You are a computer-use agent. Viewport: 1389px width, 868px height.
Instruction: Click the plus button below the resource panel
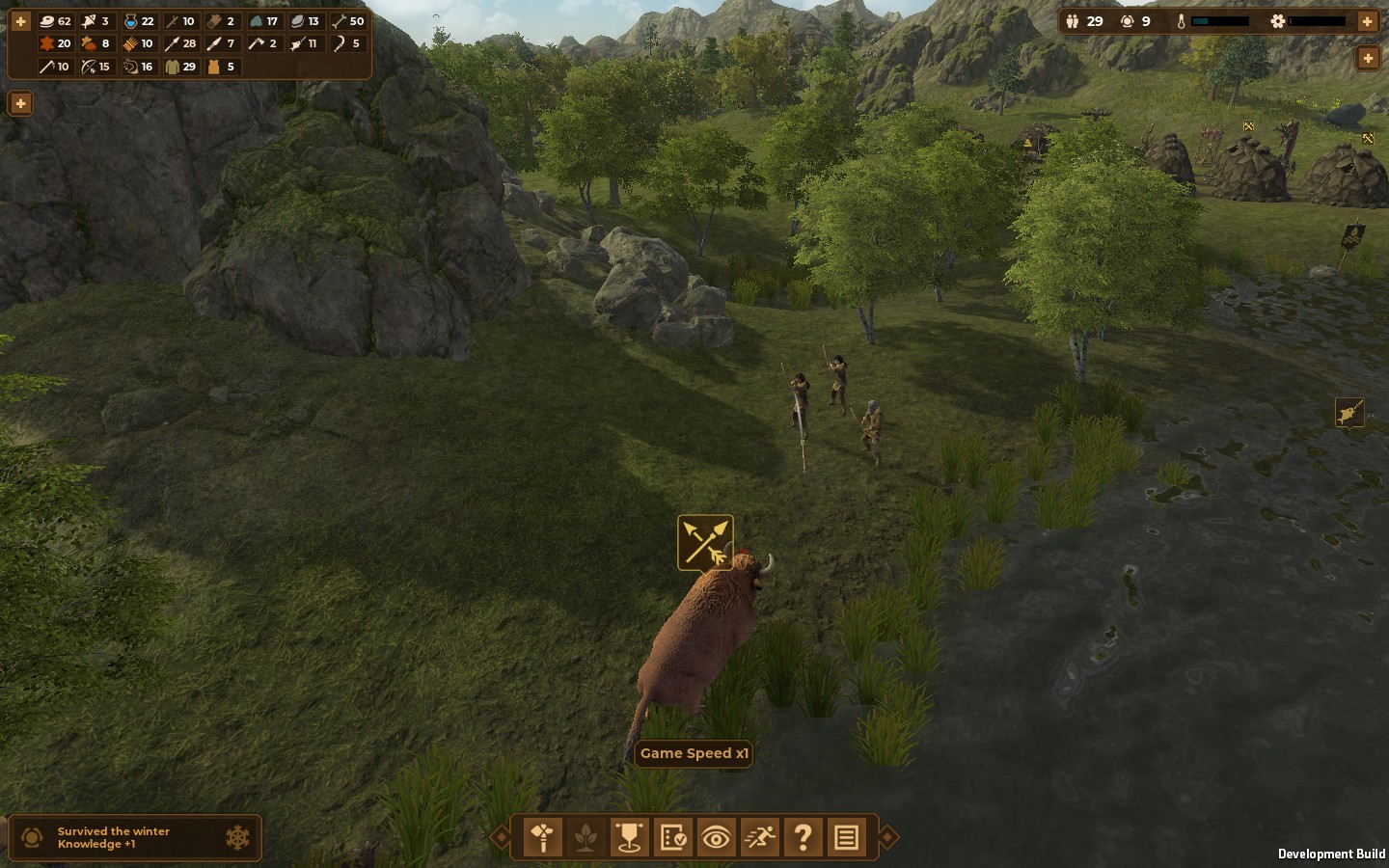(20, 103)
